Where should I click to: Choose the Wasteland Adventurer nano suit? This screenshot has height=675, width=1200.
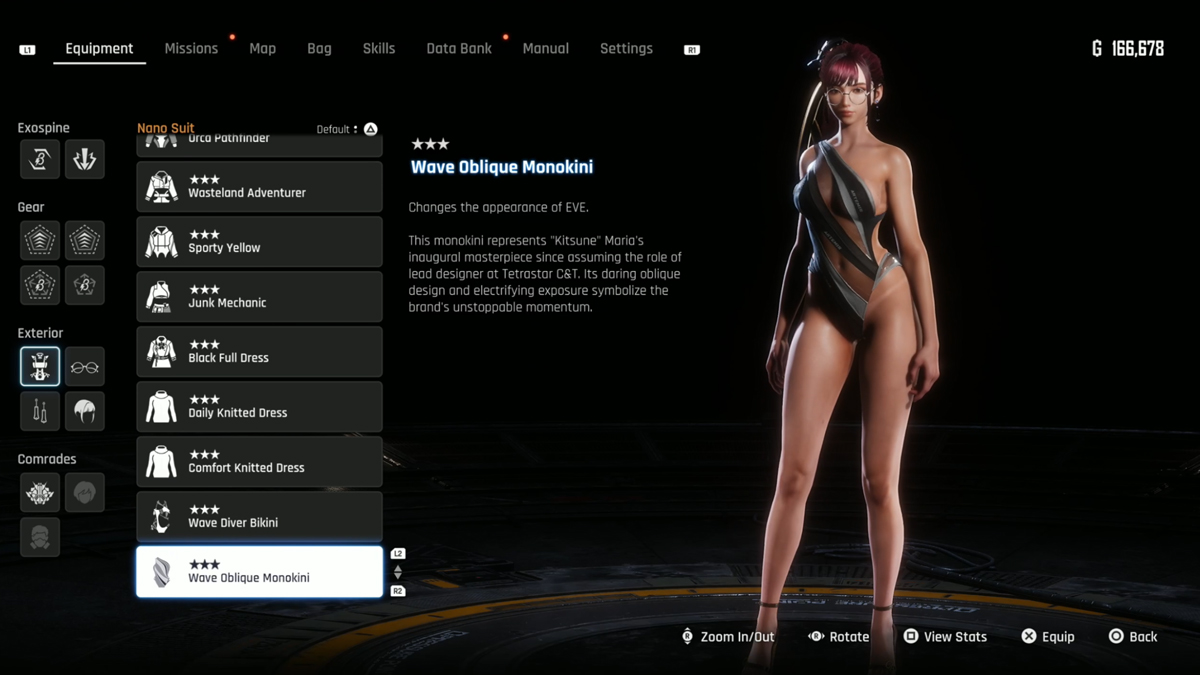tap(259, 187)
